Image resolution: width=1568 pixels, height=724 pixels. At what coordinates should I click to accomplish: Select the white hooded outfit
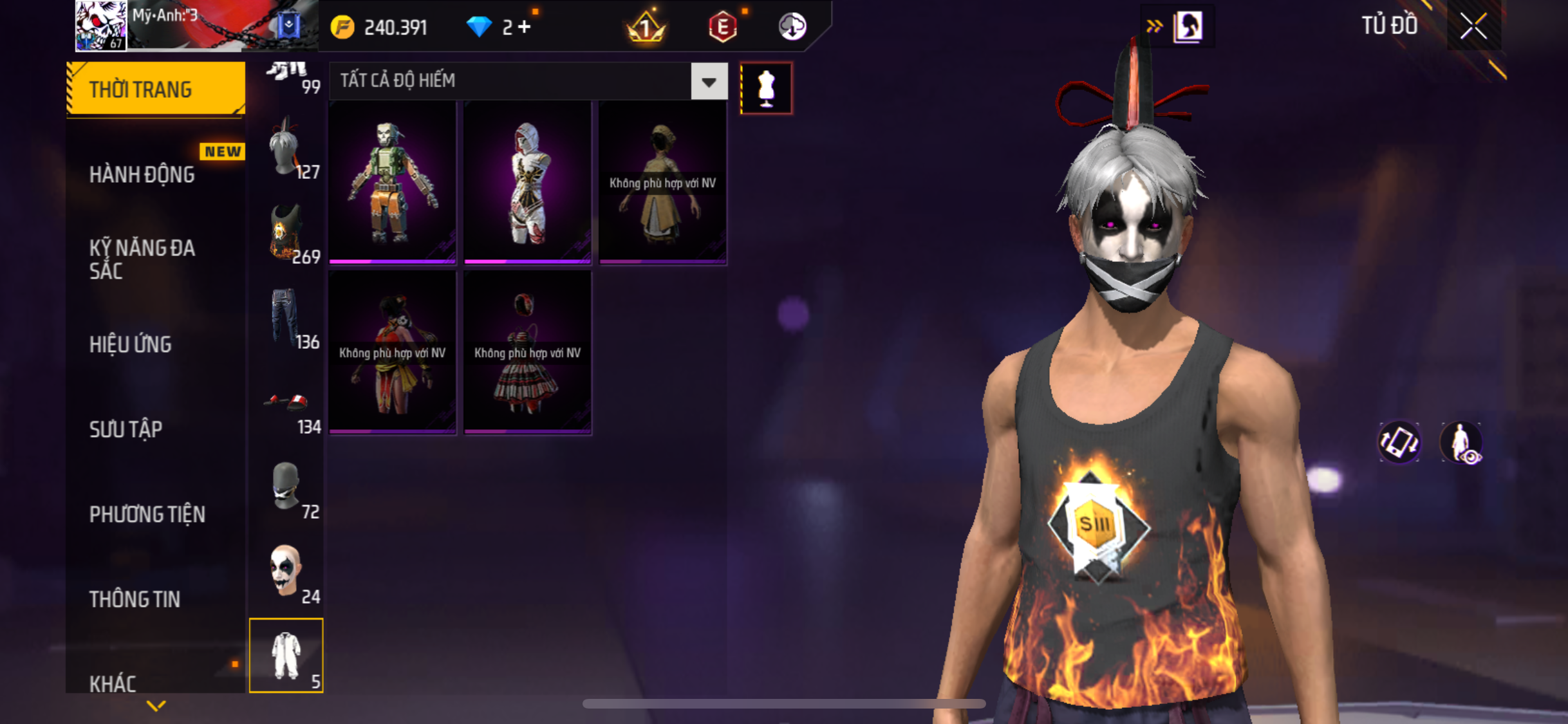527,183
